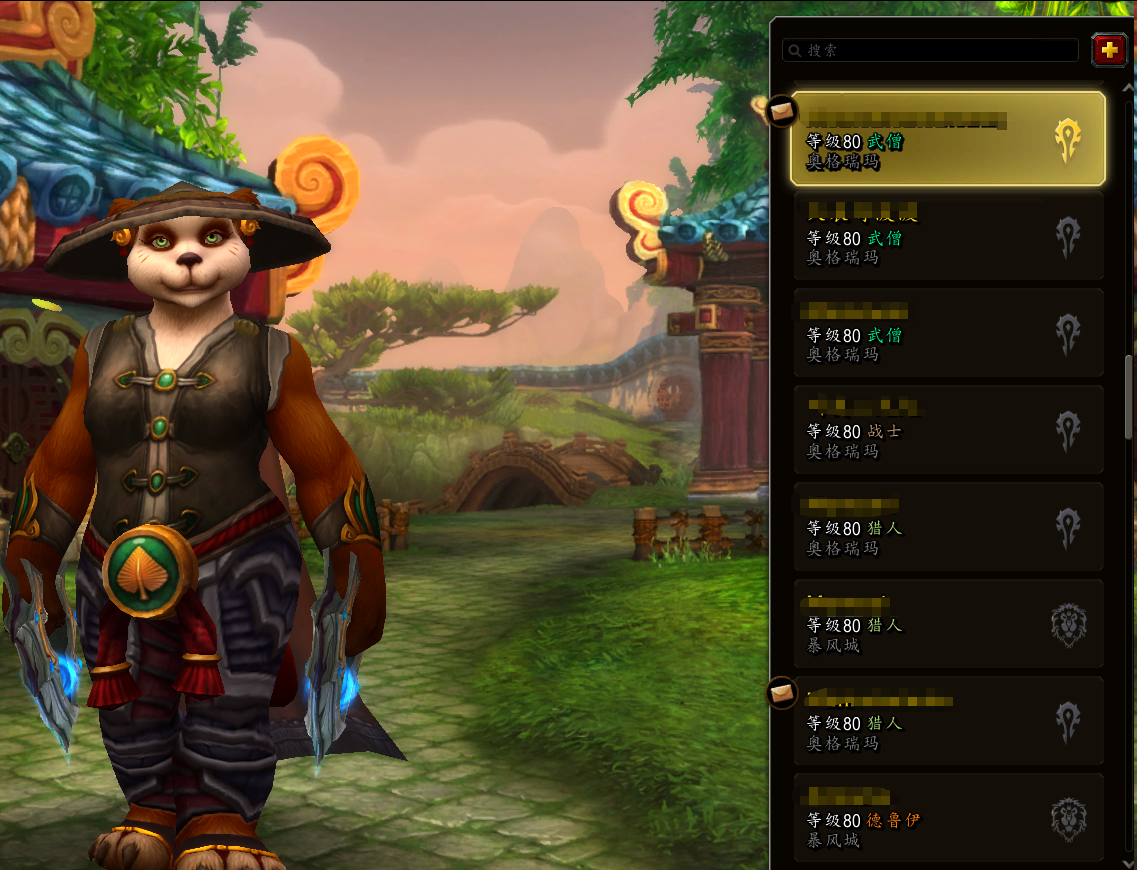Open mail icon on the highlighted monk
The width and height of the screenshot is (1137, 870).
click(780, 109)
